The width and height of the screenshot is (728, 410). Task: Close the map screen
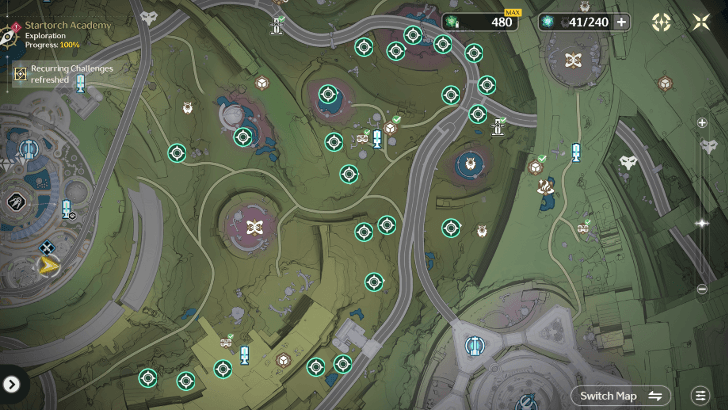(x=701, y=22)
